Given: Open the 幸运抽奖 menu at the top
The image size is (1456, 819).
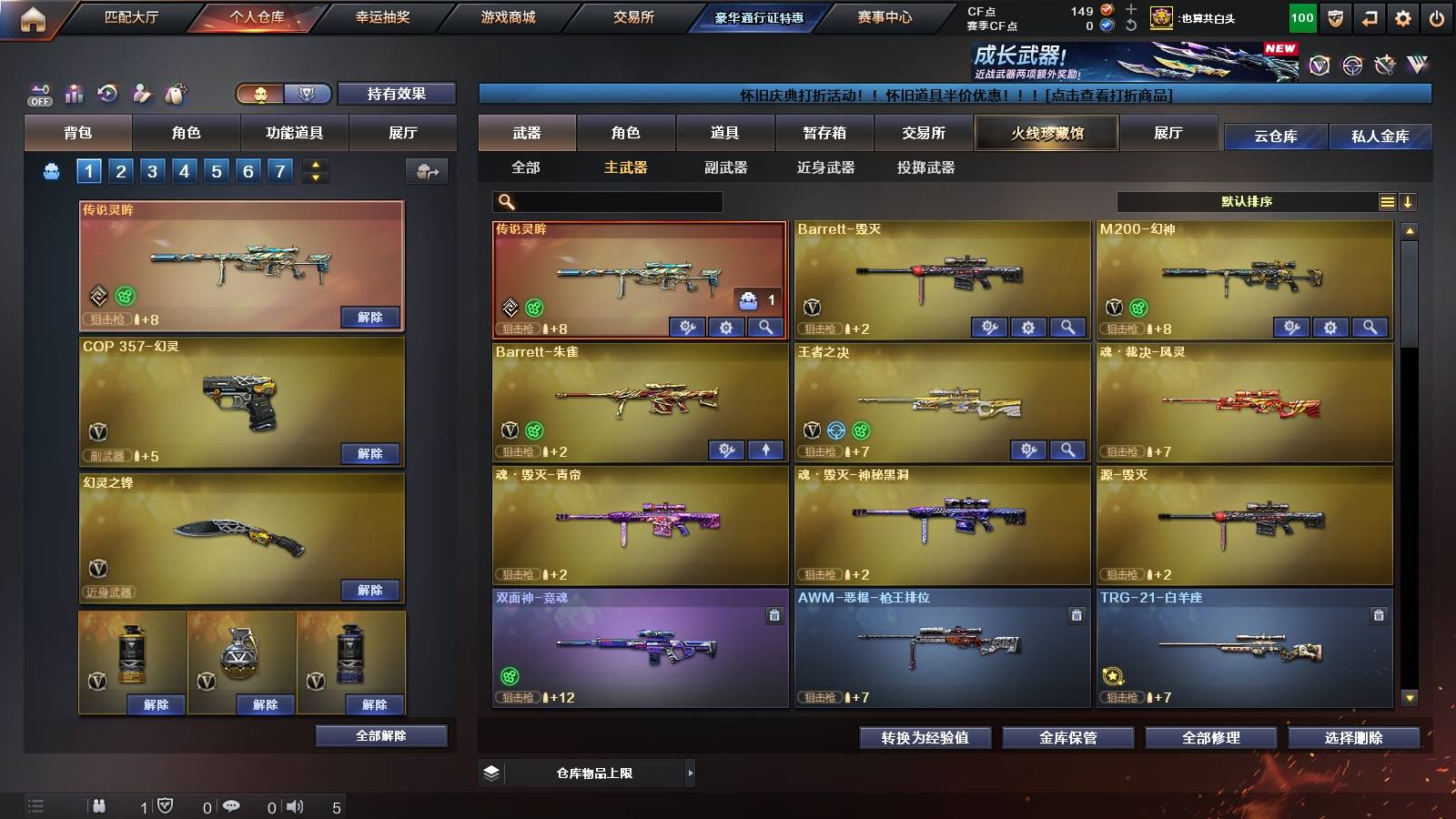Looking at the screenshot, I should click(x=382, y=16).
